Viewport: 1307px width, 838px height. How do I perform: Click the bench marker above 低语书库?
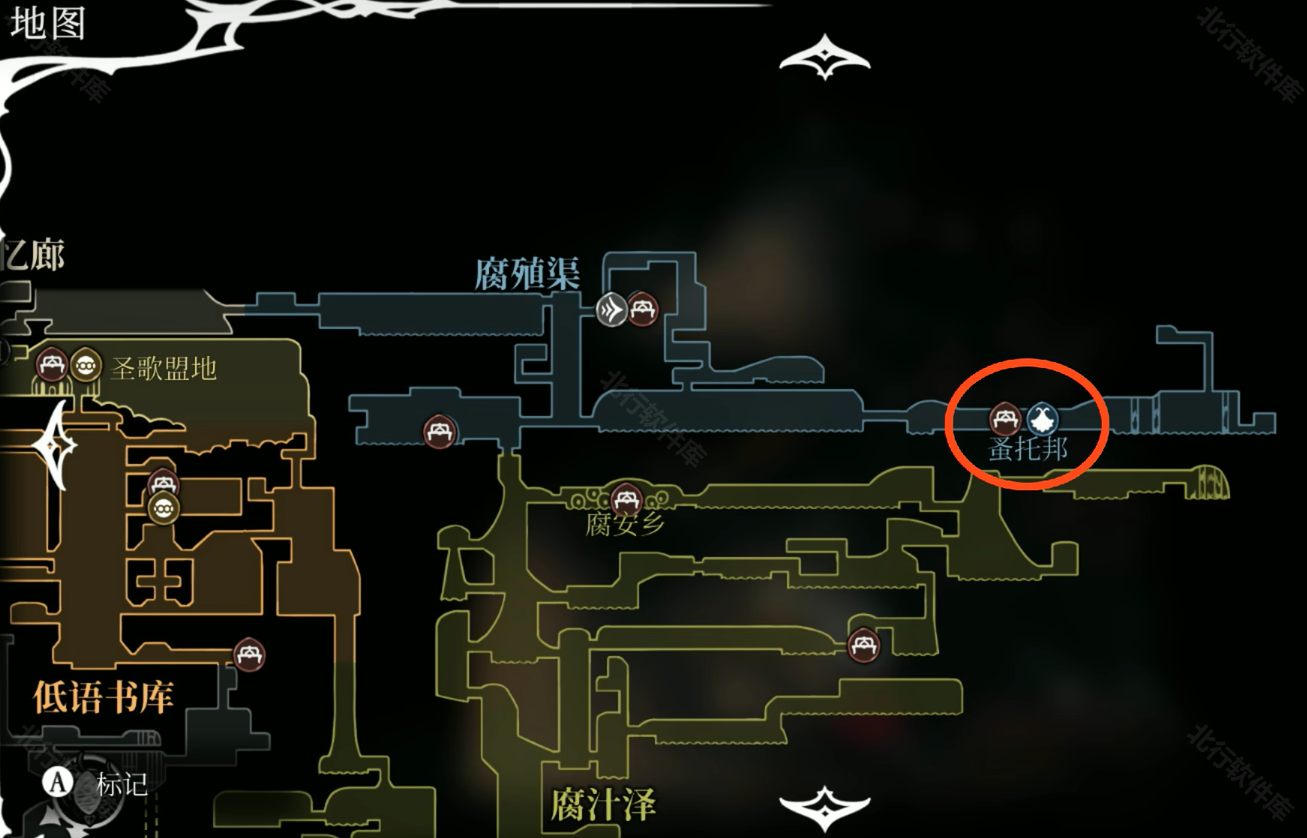(x=249, y=654)
